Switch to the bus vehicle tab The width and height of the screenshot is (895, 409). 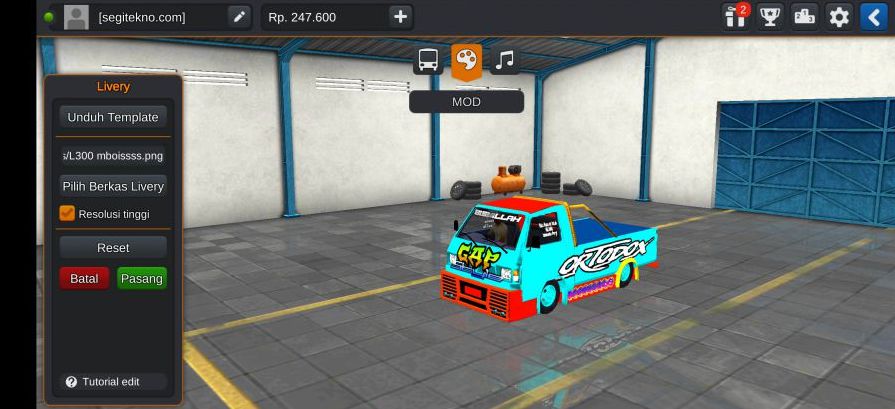tap(428, 60)
